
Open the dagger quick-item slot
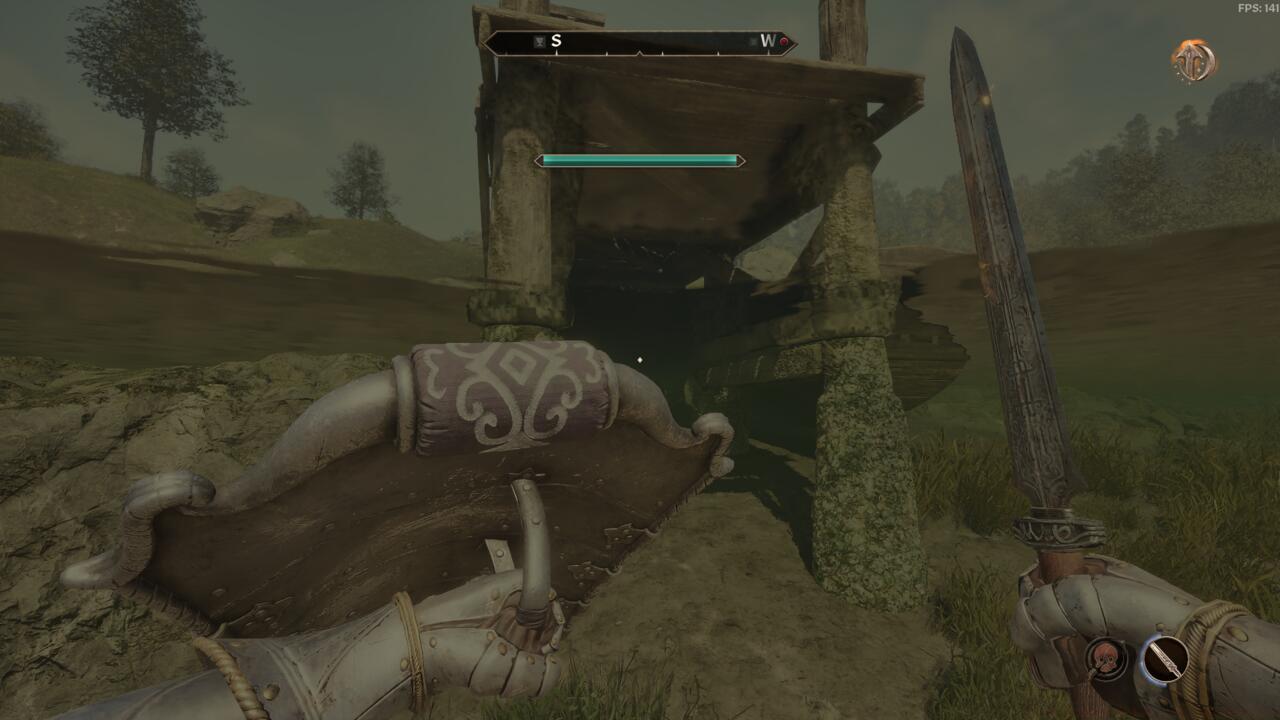point(1164,660)
